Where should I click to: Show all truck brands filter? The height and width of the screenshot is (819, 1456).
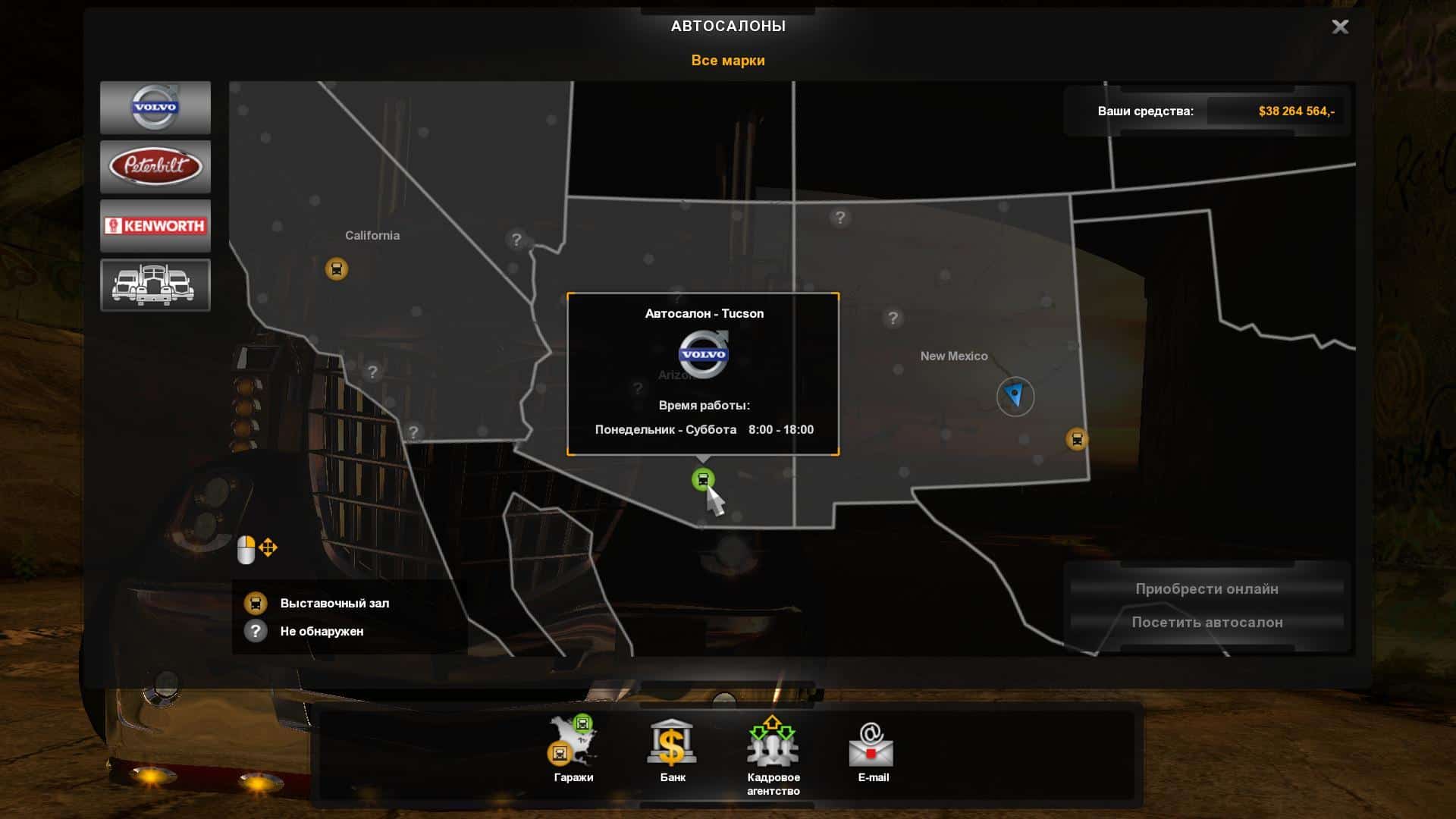pos(155,285)
